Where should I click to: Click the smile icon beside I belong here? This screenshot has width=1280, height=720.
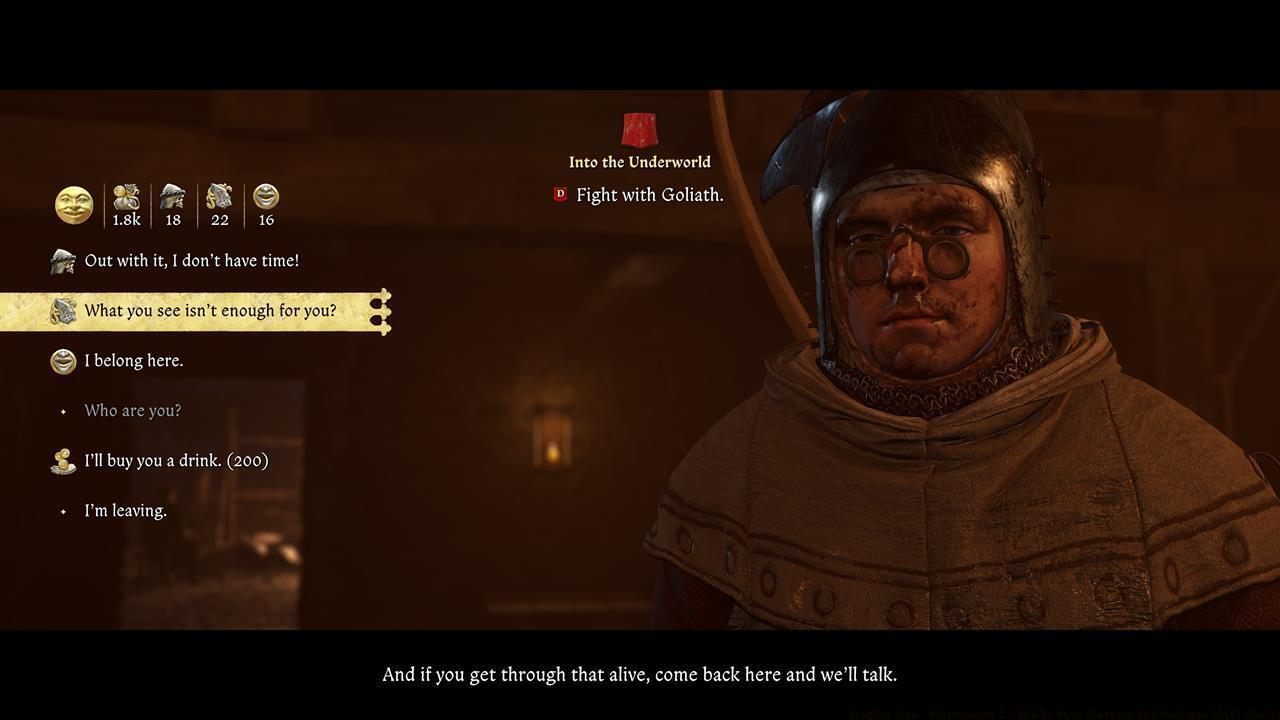click(62, 360)
